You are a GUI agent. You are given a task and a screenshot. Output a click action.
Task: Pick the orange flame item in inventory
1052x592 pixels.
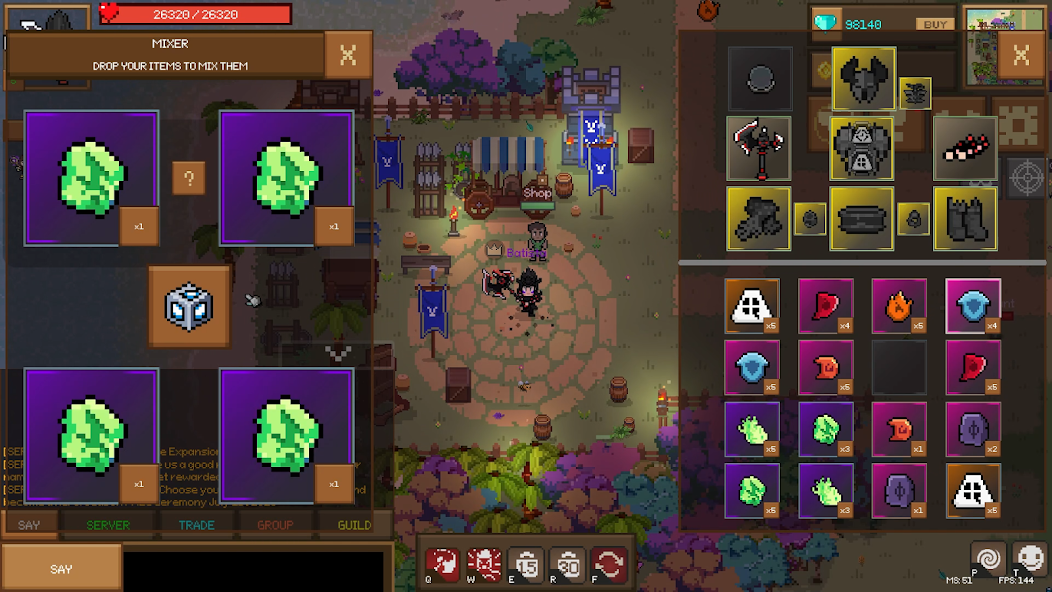click(x=899, y=306)
